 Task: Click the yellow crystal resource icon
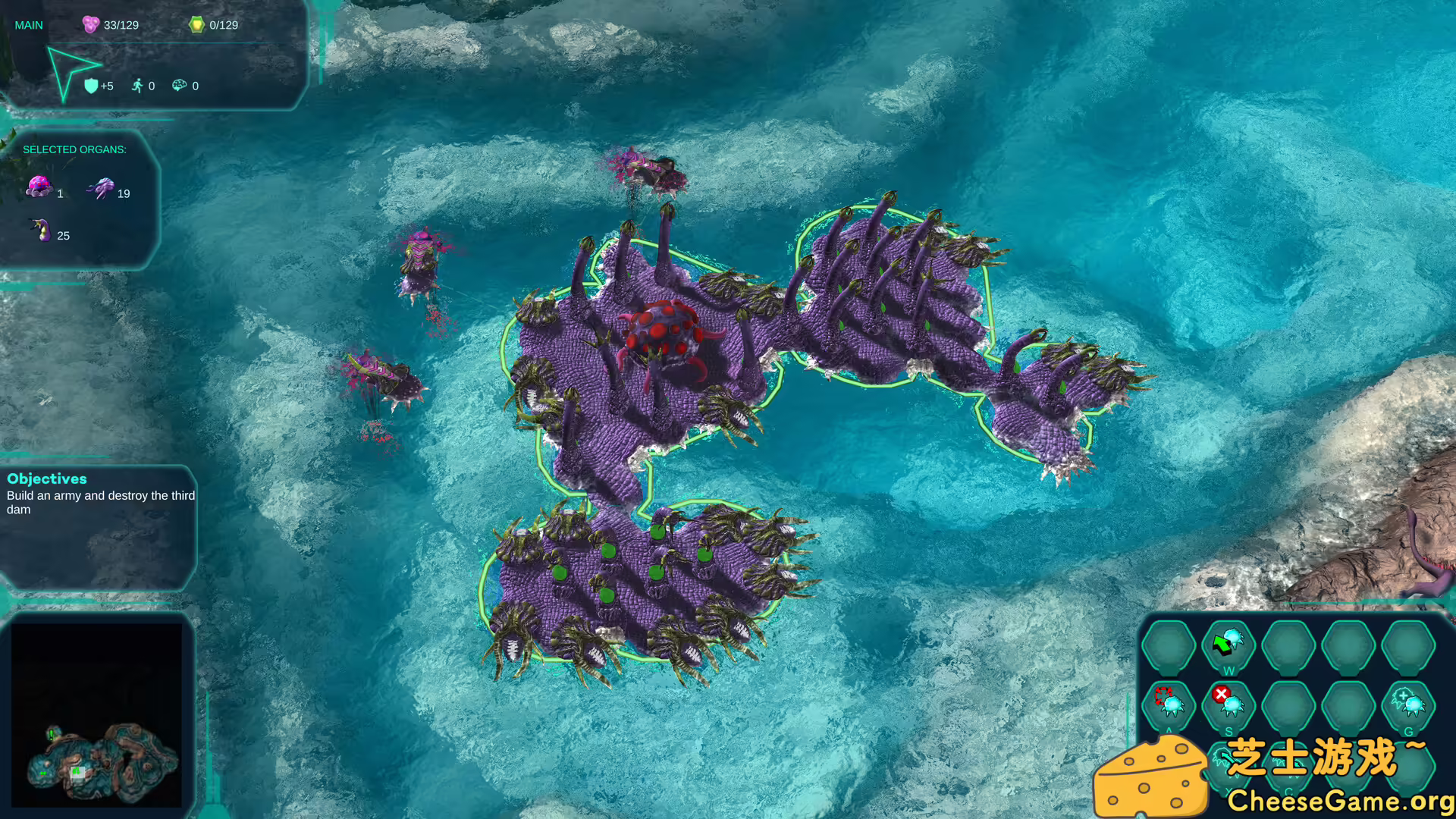197,24
